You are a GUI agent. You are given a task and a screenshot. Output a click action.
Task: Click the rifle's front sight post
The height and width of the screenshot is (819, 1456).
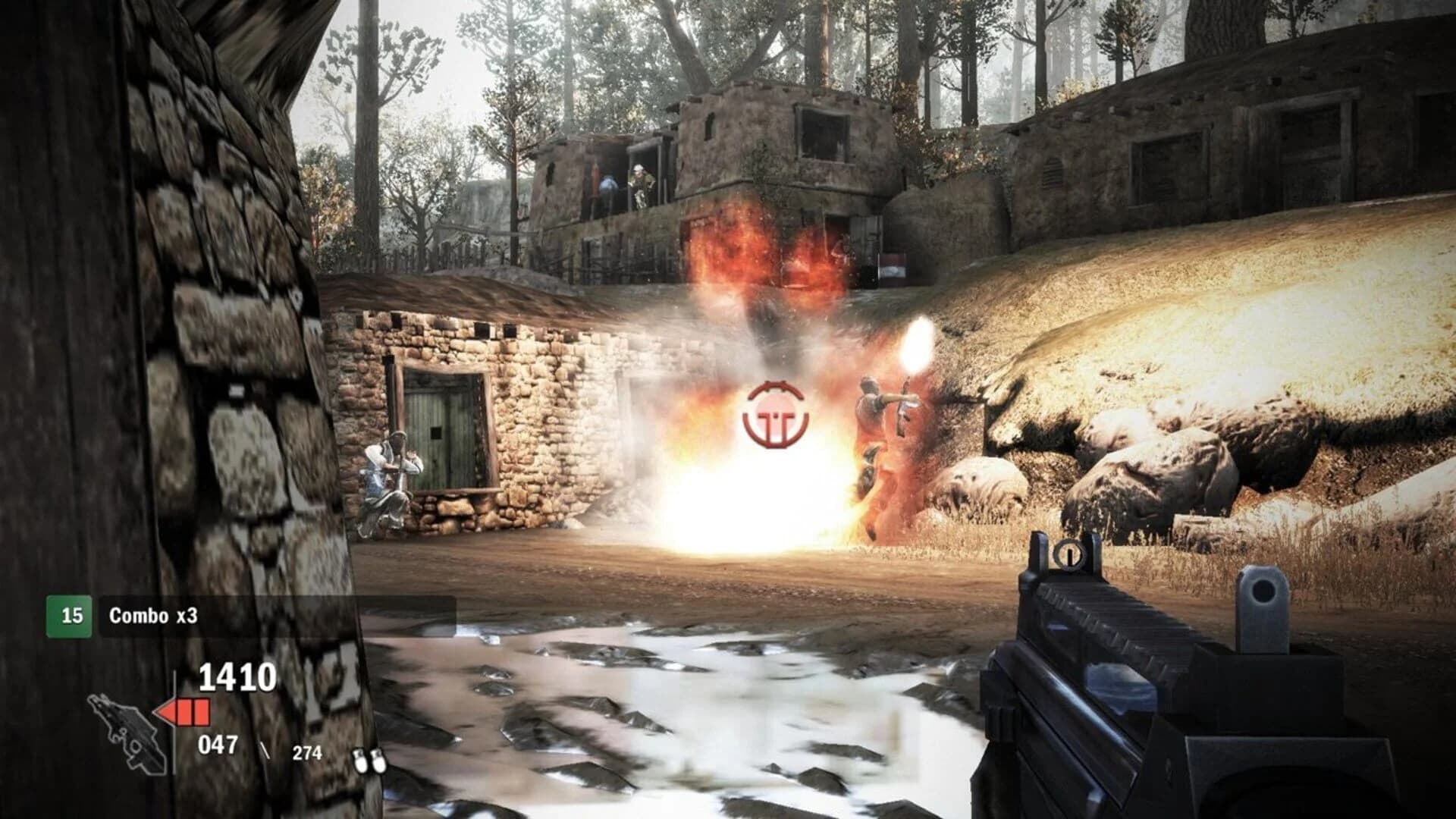[1069, 557]
